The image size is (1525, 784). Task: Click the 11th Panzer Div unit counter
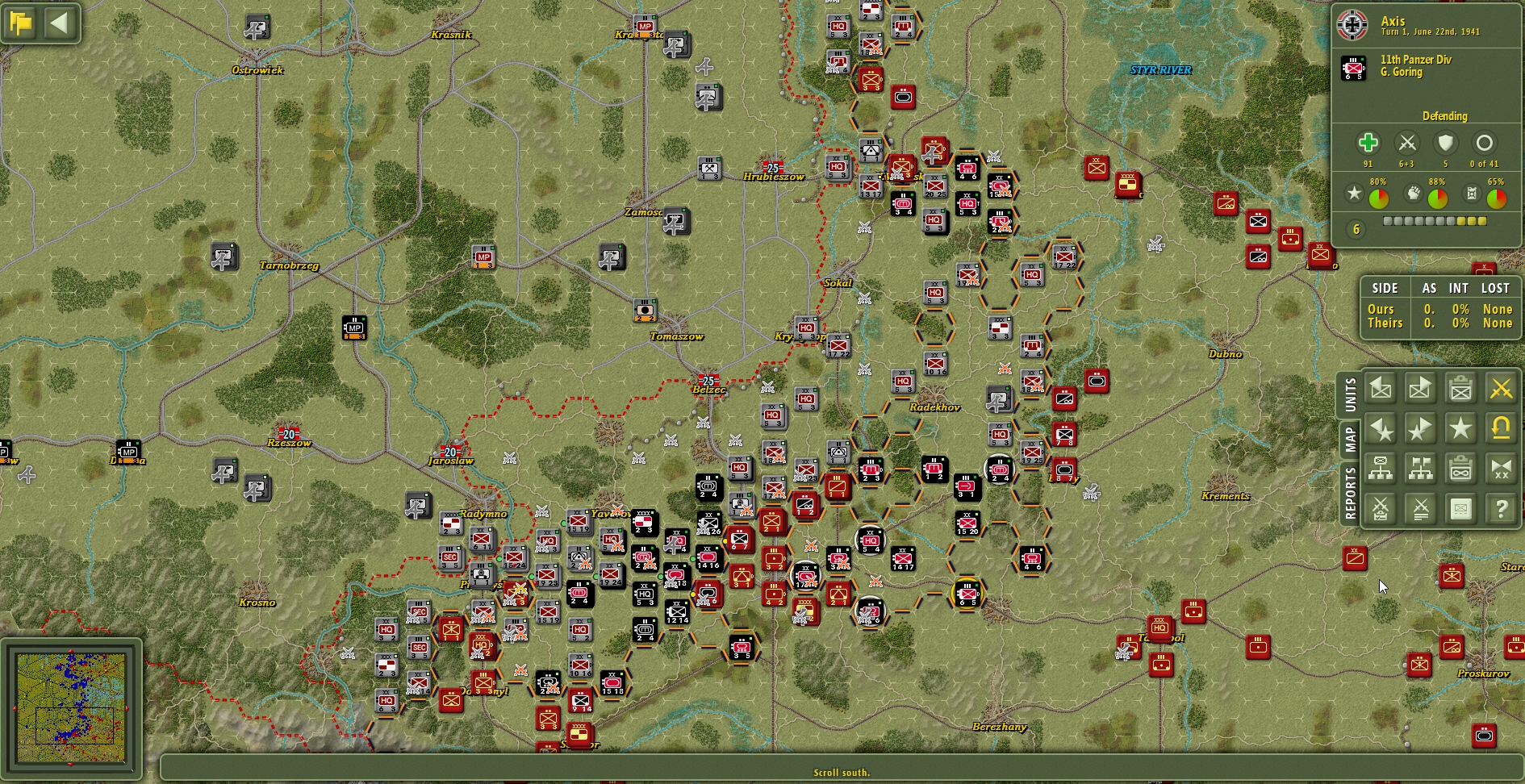point(1352,65)
